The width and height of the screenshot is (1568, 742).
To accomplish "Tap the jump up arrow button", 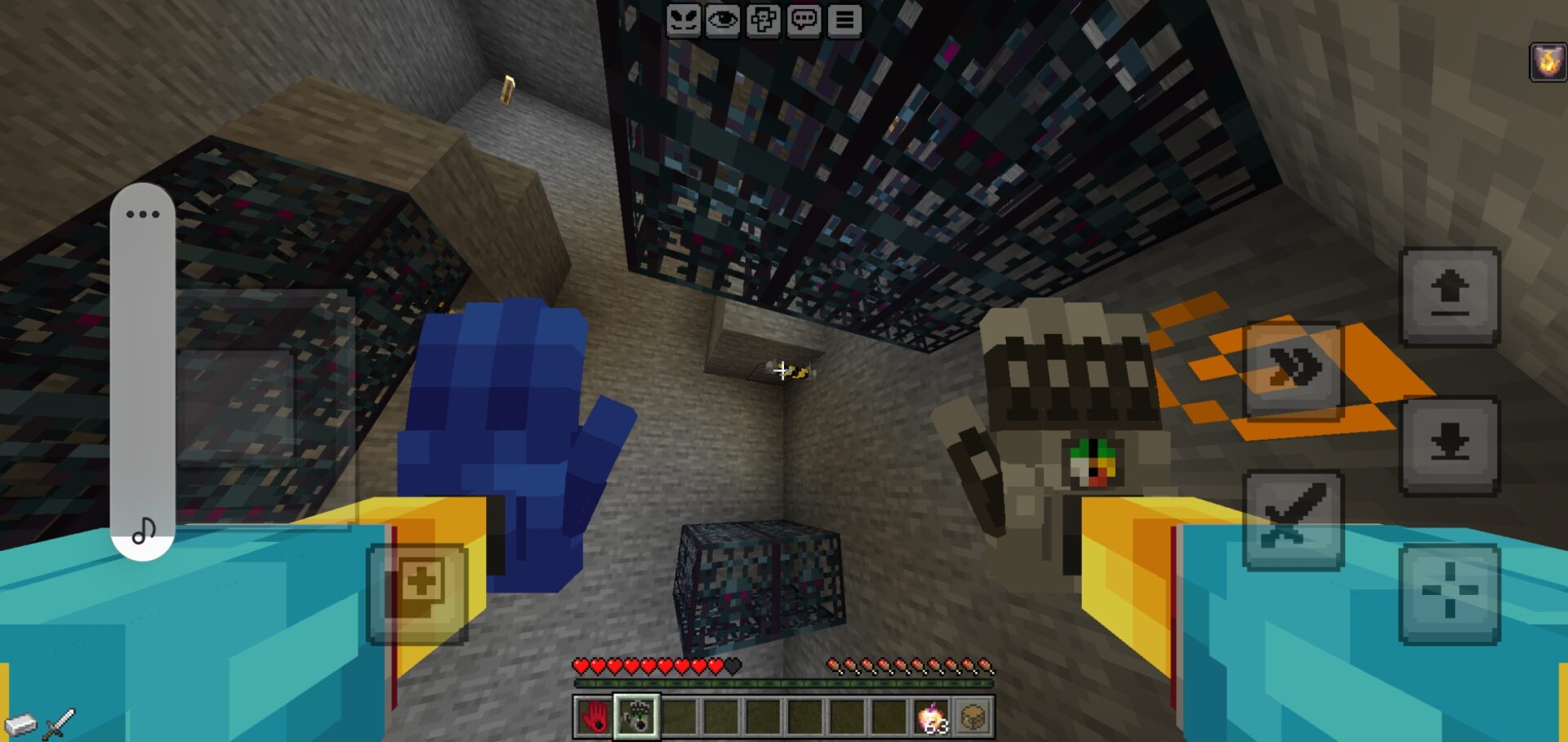I will tap(1450, 297).
